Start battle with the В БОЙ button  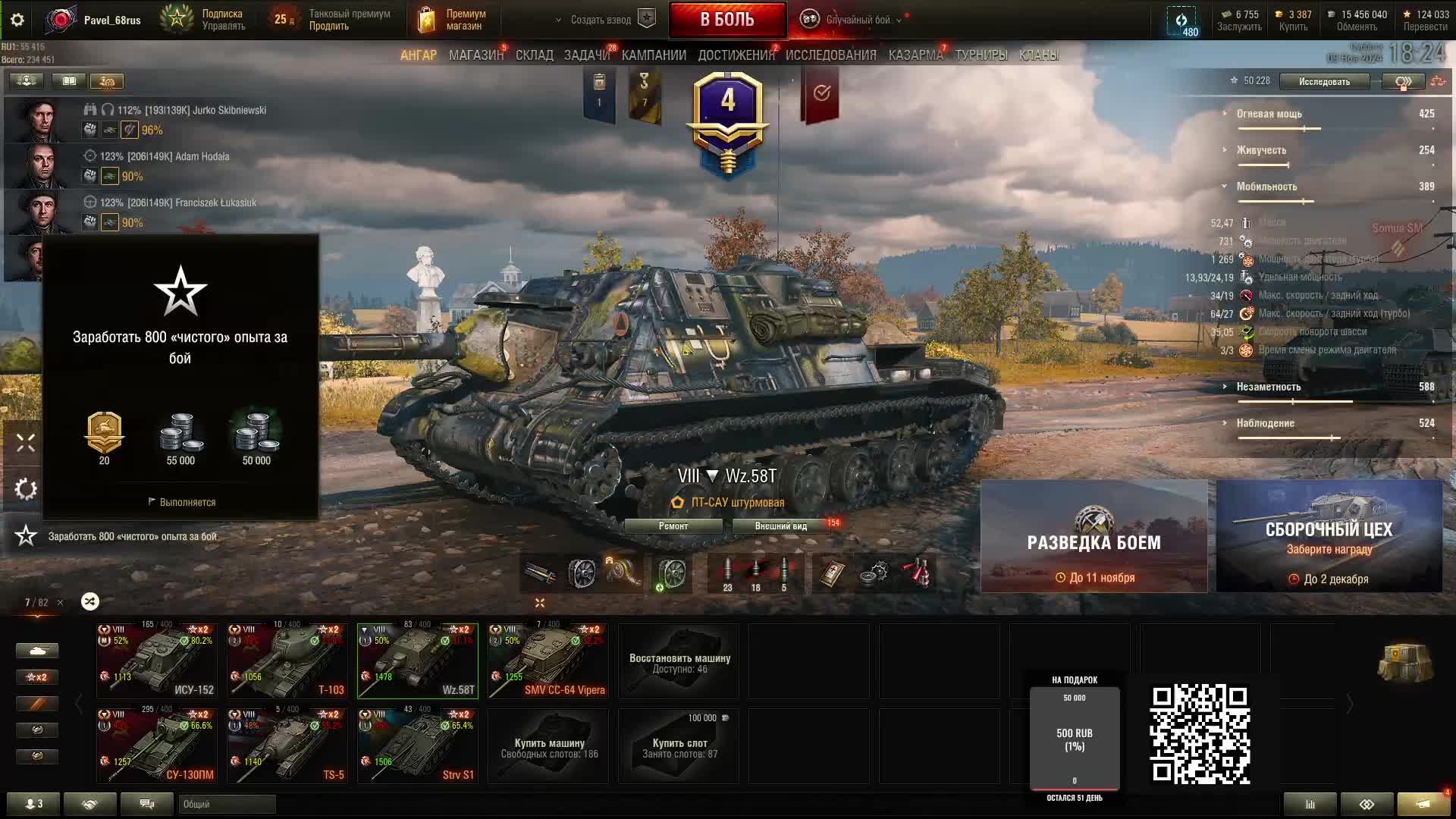pos(726,20)
